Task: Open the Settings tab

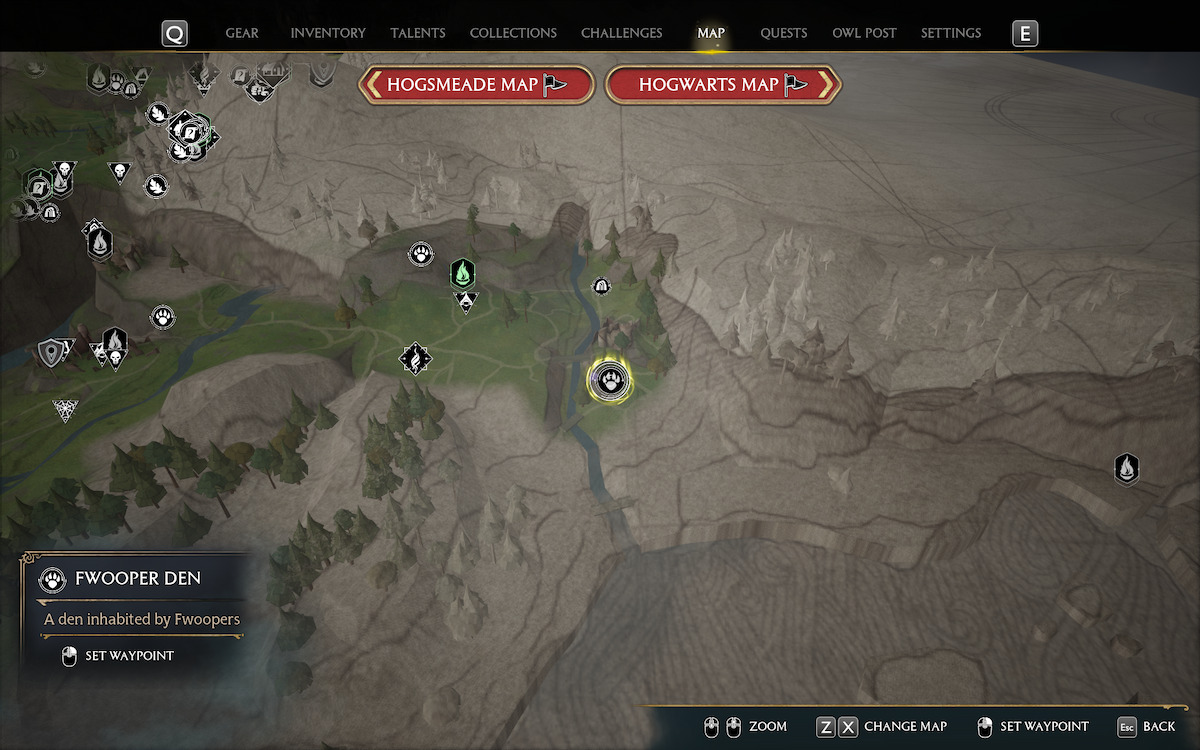Action: pos(951,33)
